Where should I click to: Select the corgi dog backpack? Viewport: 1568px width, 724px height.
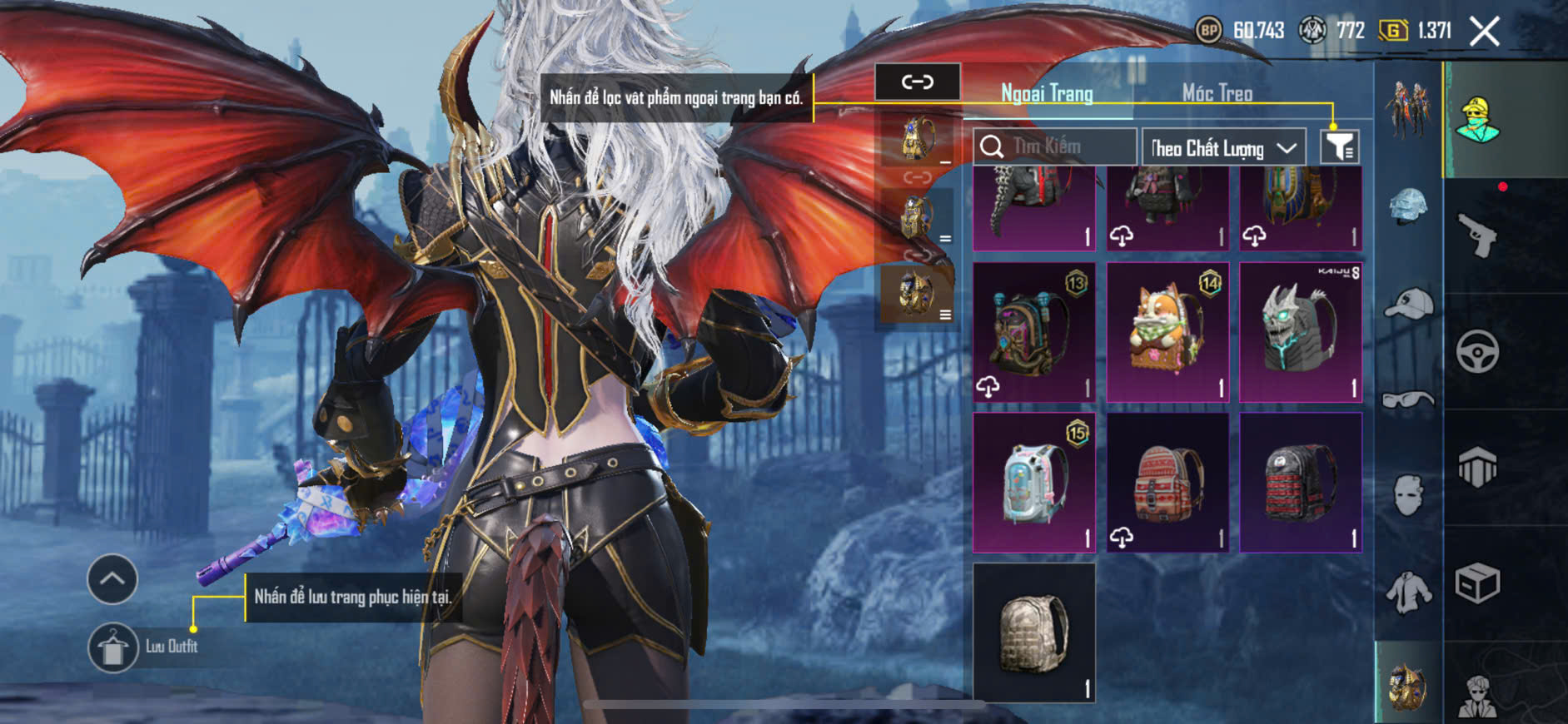coord(1167,333)
